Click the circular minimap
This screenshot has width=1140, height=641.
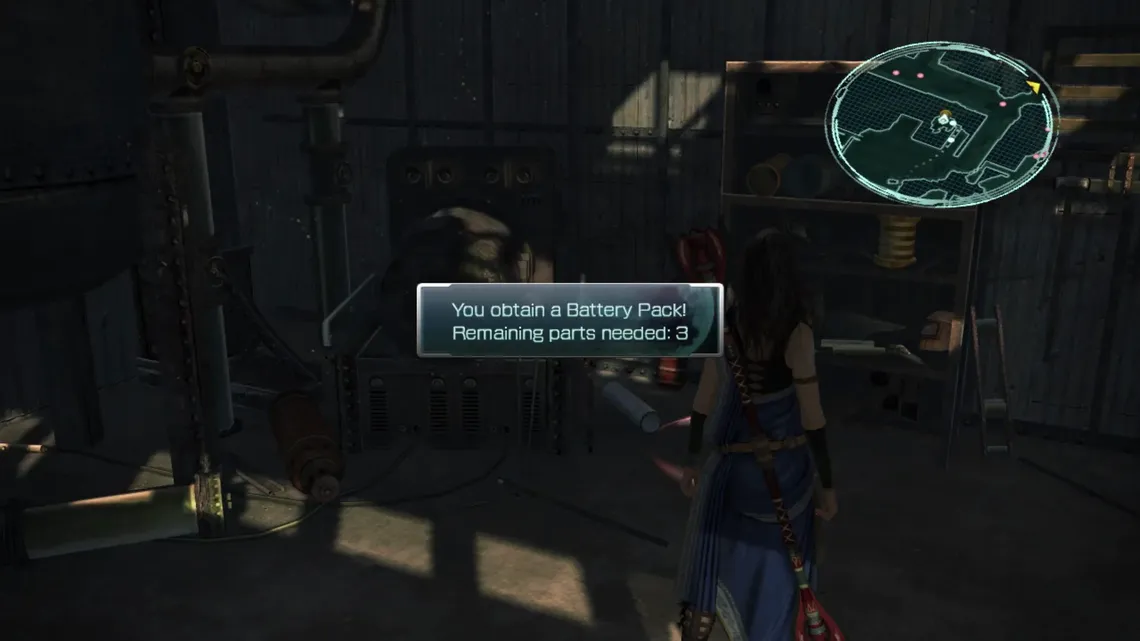coord(940,124)
